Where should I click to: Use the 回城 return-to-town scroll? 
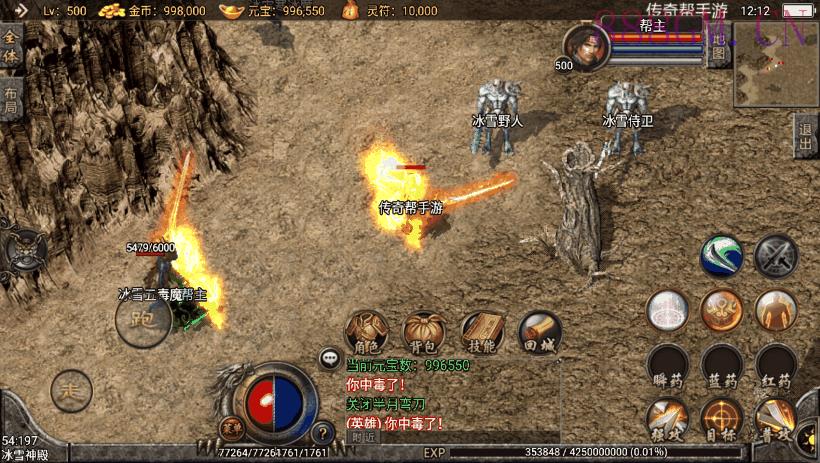coord(539,330)
